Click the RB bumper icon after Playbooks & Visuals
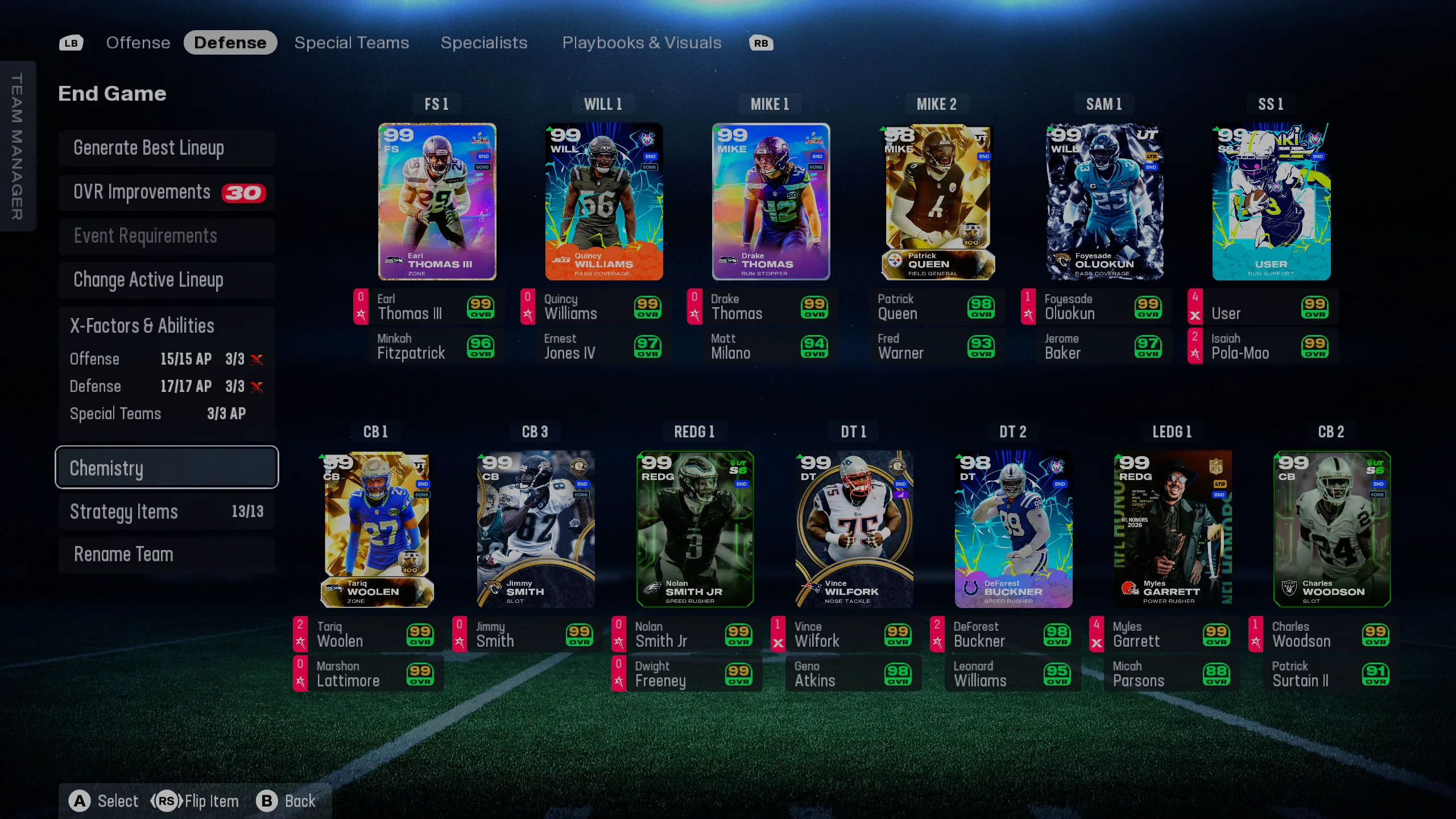The height and width of the screenshot is (819, 1456). [x=761, y=43]
